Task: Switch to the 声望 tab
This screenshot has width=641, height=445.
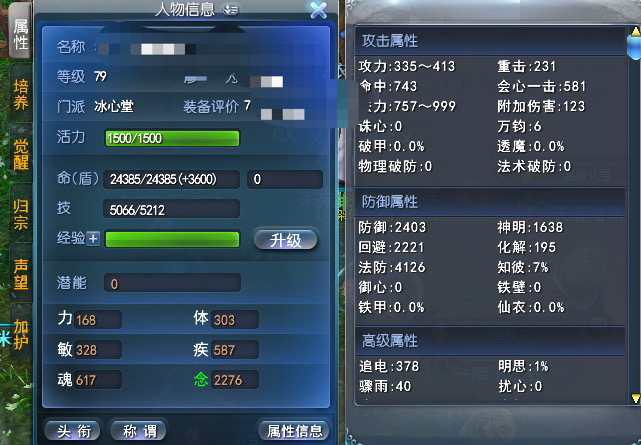Action: point(20,274)
